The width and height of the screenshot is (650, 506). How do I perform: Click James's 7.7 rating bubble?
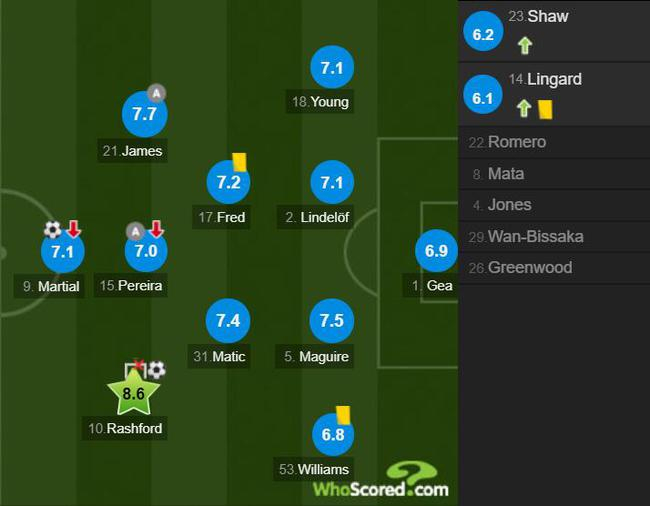pos(144,114)
